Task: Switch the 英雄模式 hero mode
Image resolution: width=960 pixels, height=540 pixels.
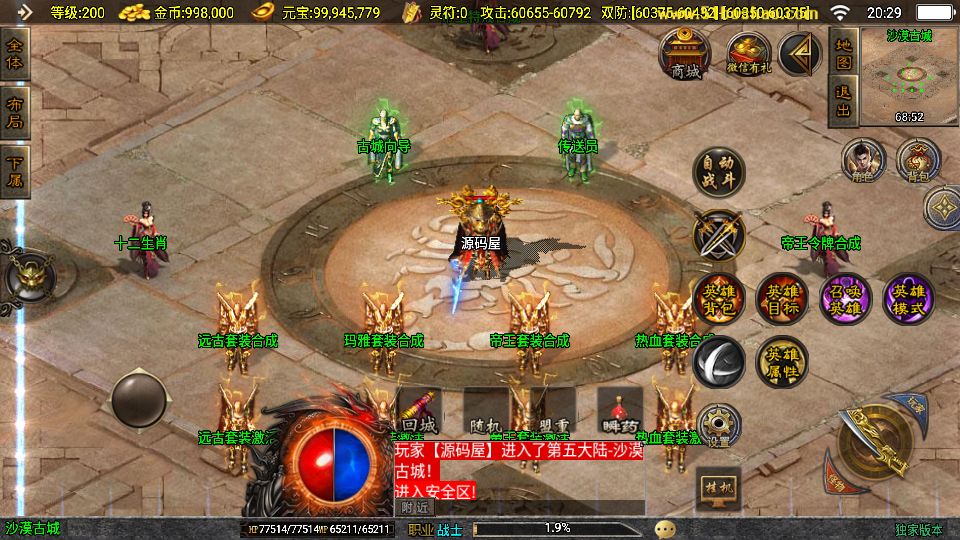Action: pyautogui.click(x=907, y=297)
